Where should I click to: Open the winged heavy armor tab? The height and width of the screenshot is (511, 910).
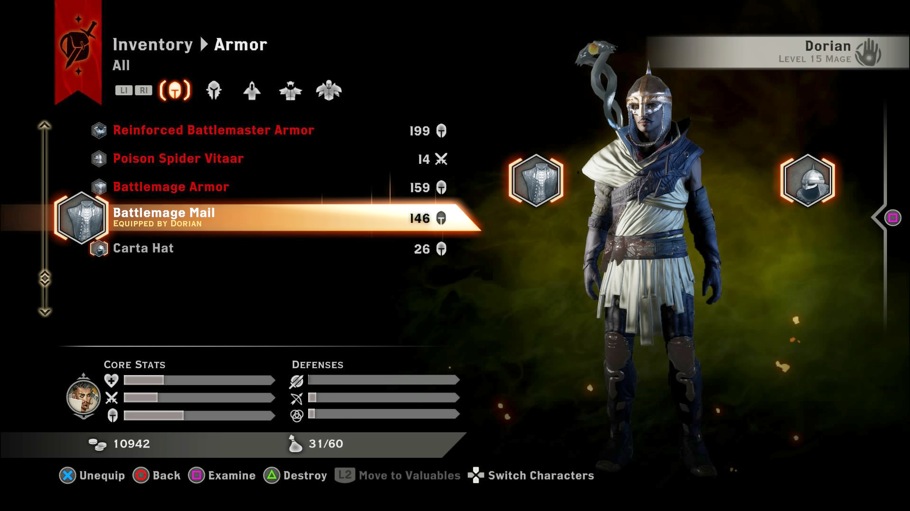328,91
